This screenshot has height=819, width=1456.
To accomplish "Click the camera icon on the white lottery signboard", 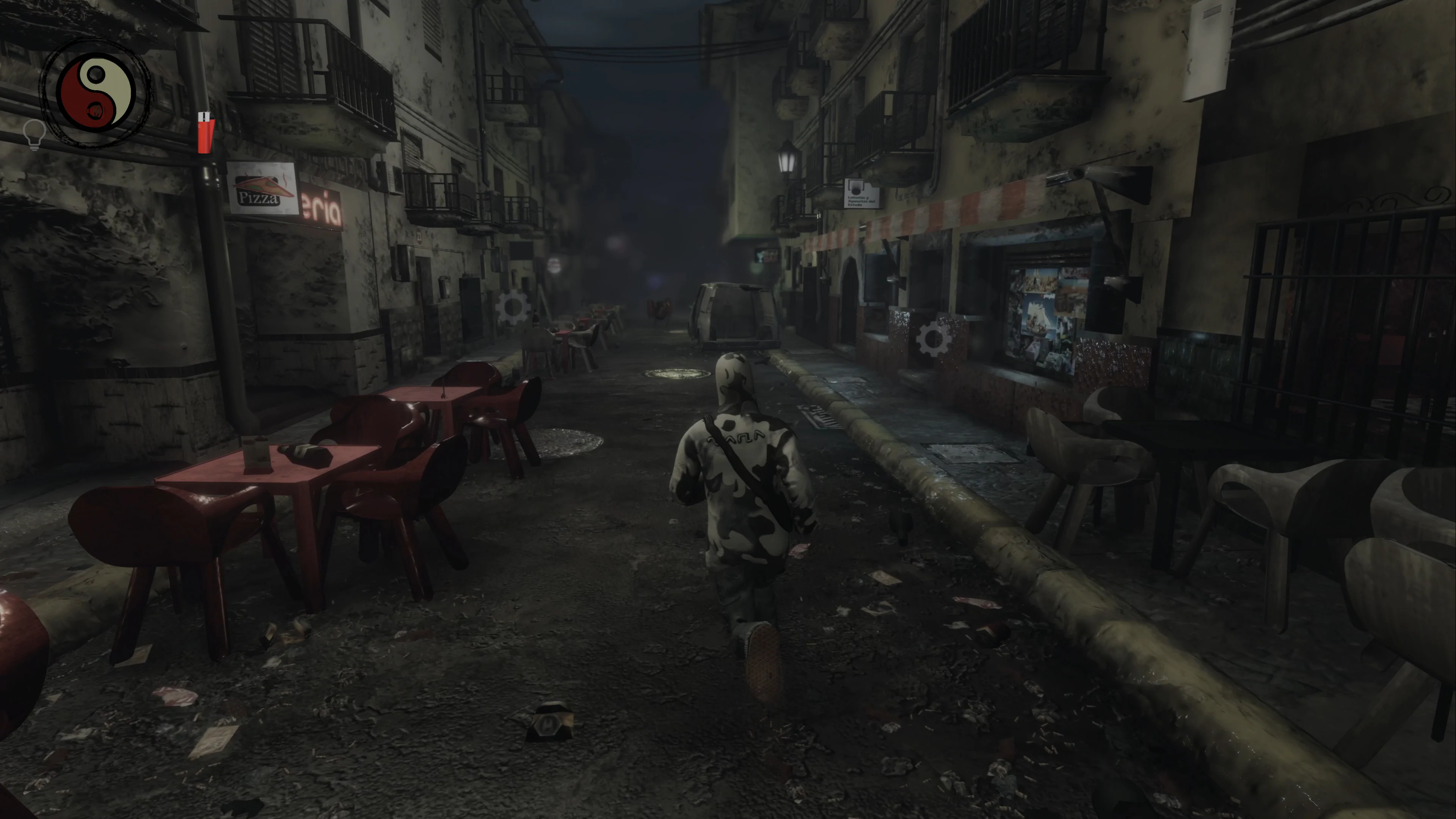I will pos(856,187).
